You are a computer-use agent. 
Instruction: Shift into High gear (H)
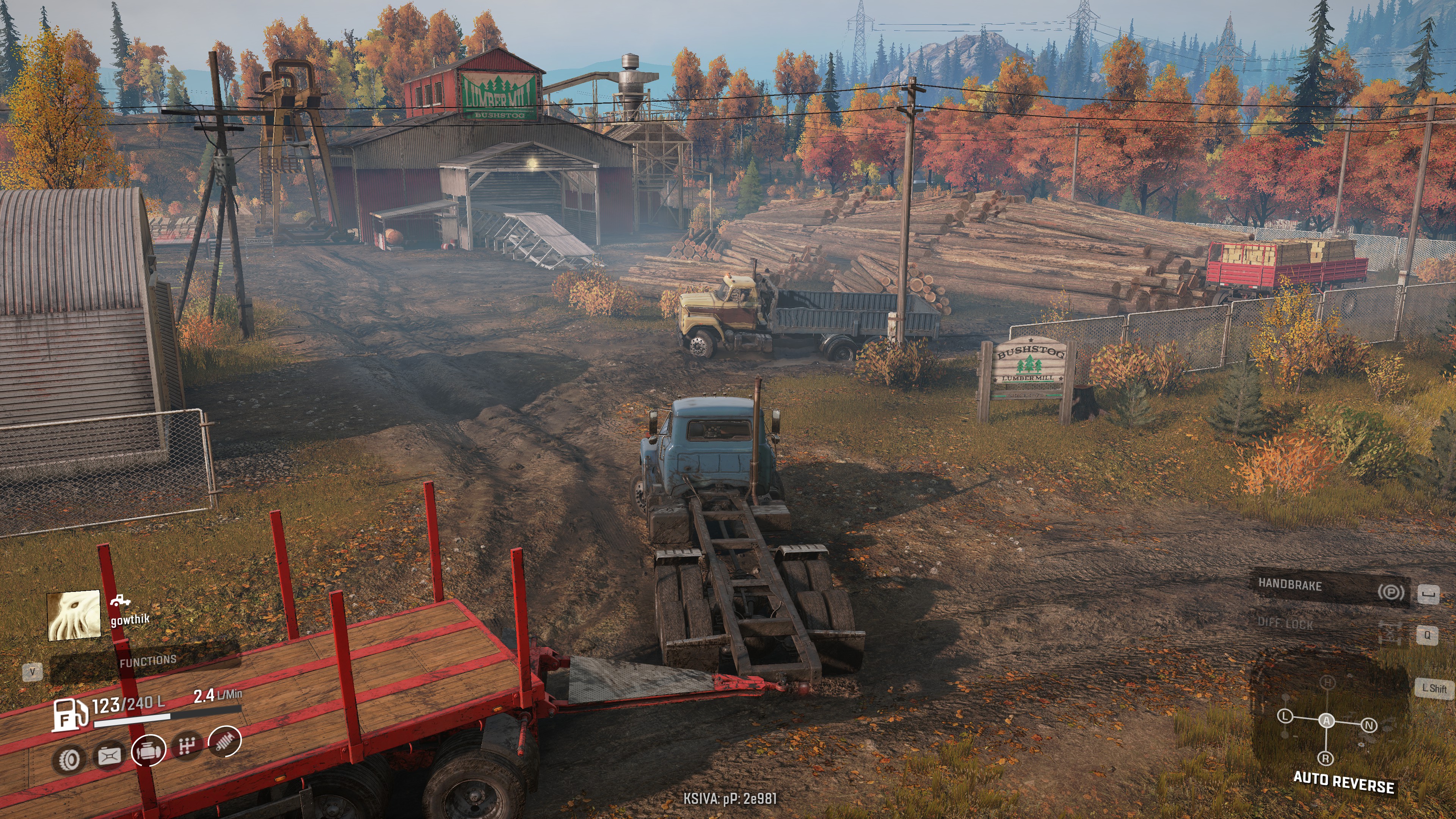(1327, 683)
